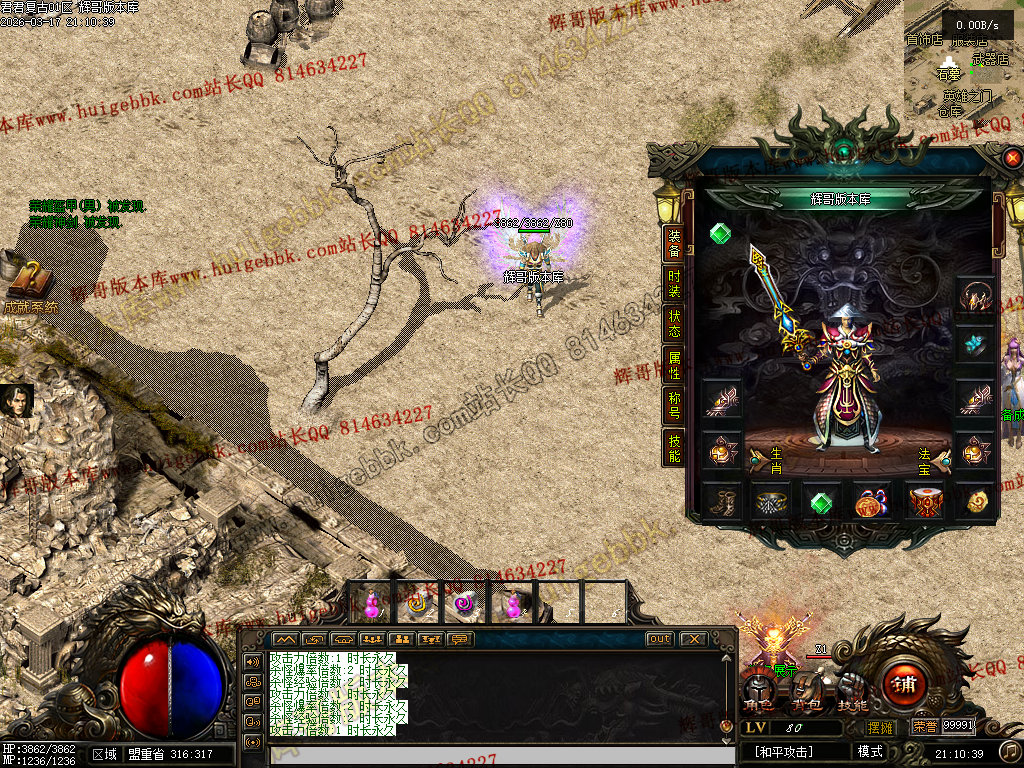Toggle the music note sound button
This screenshot has width=1024, height=768.
1011,751
